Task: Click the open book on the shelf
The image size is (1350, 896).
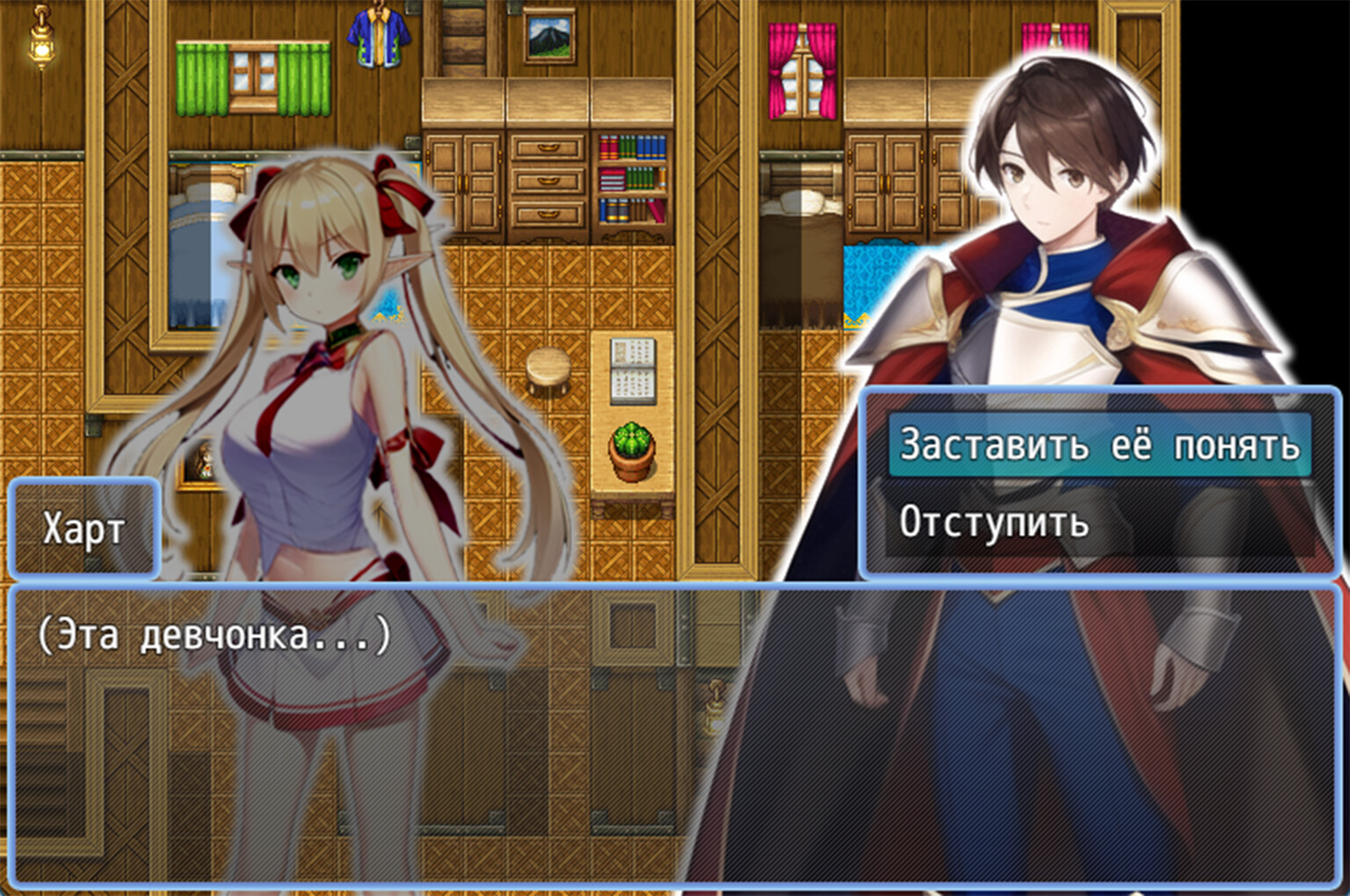Action: [631, 369]
